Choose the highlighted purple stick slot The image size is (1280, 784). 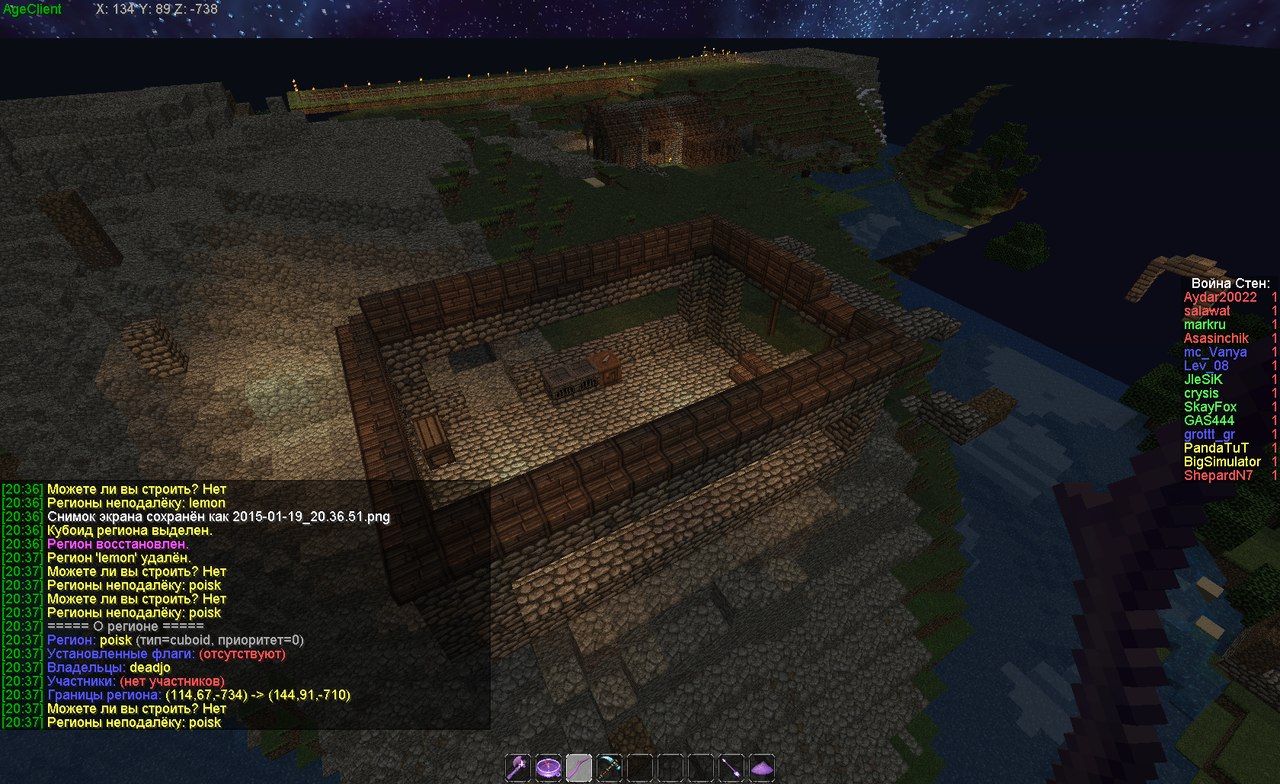(580, 767)
